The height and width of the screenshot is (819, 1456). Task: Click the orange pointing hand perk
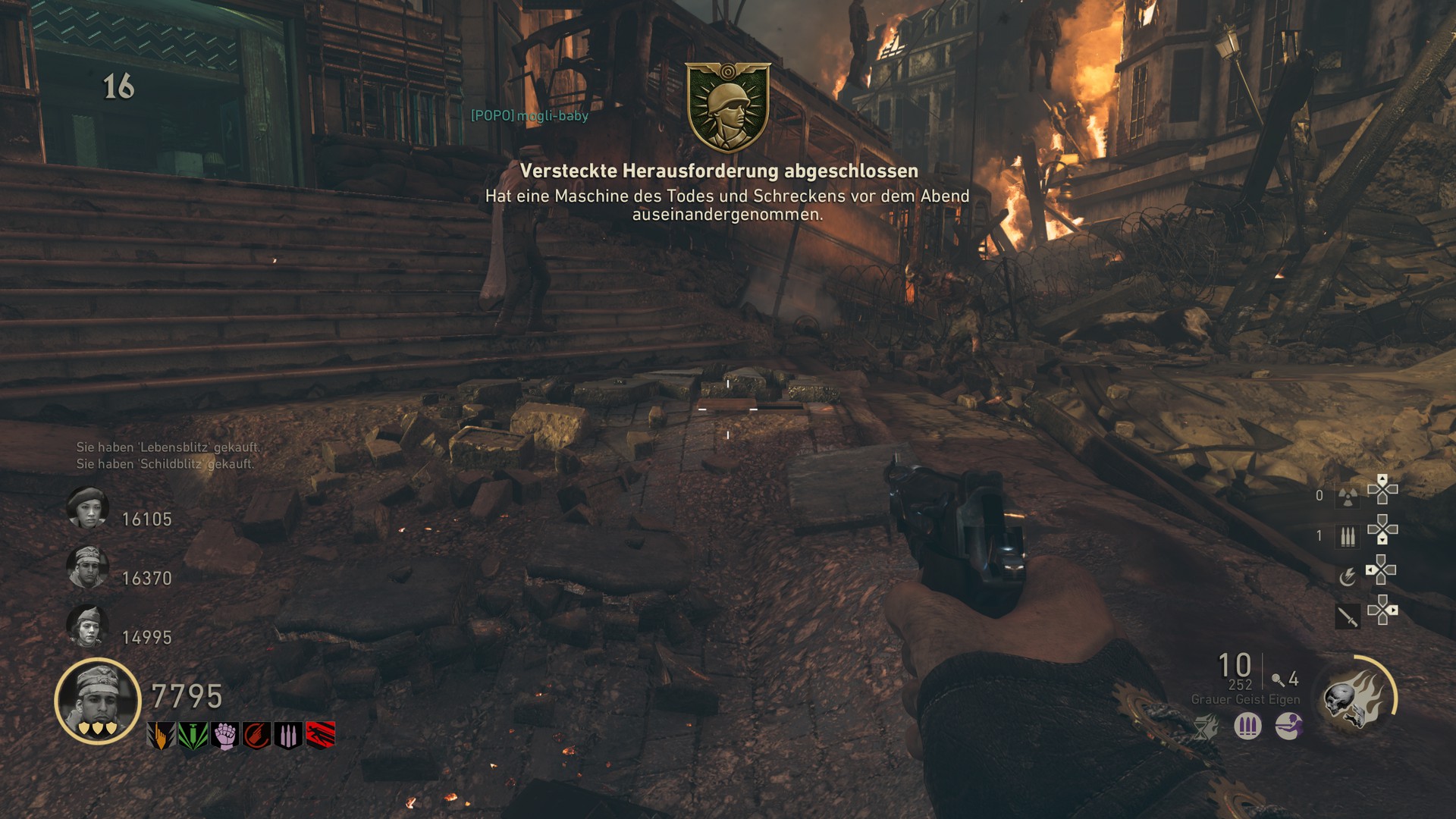(160, 736)
